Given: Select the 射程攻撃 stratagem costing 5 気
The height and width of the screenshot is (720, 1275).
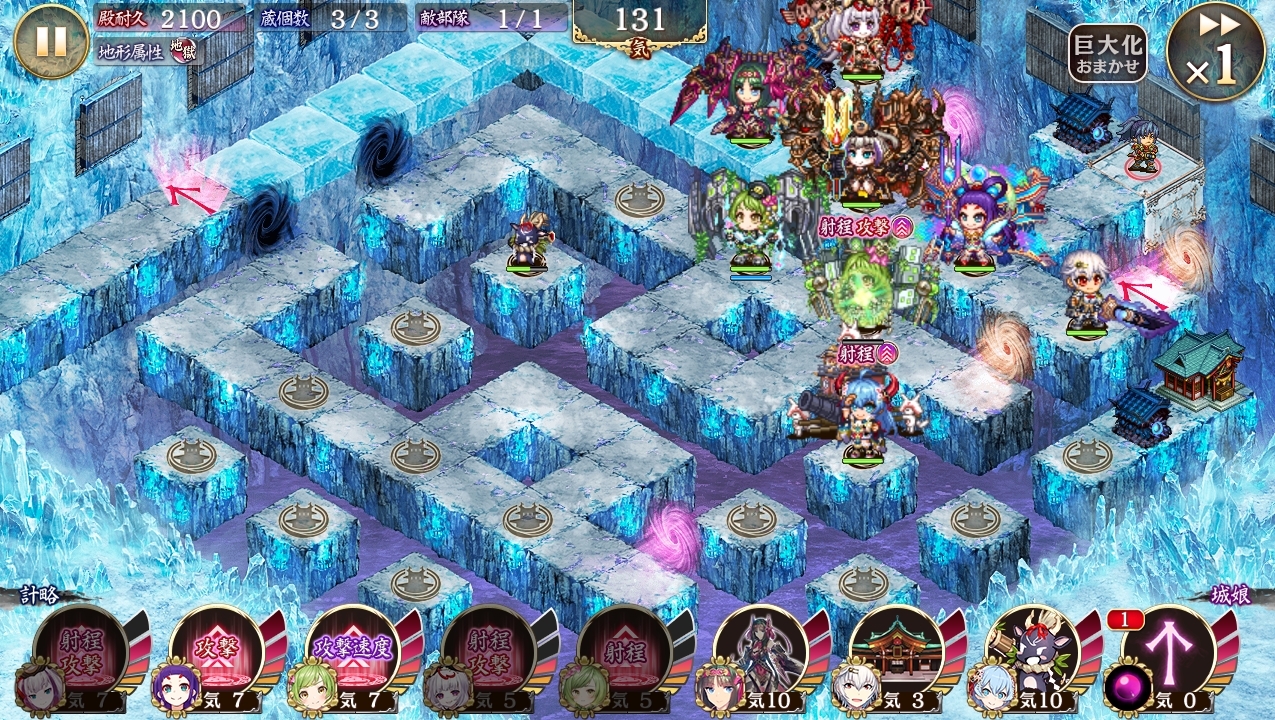Looking at the screenshot, I should (488, 652).
